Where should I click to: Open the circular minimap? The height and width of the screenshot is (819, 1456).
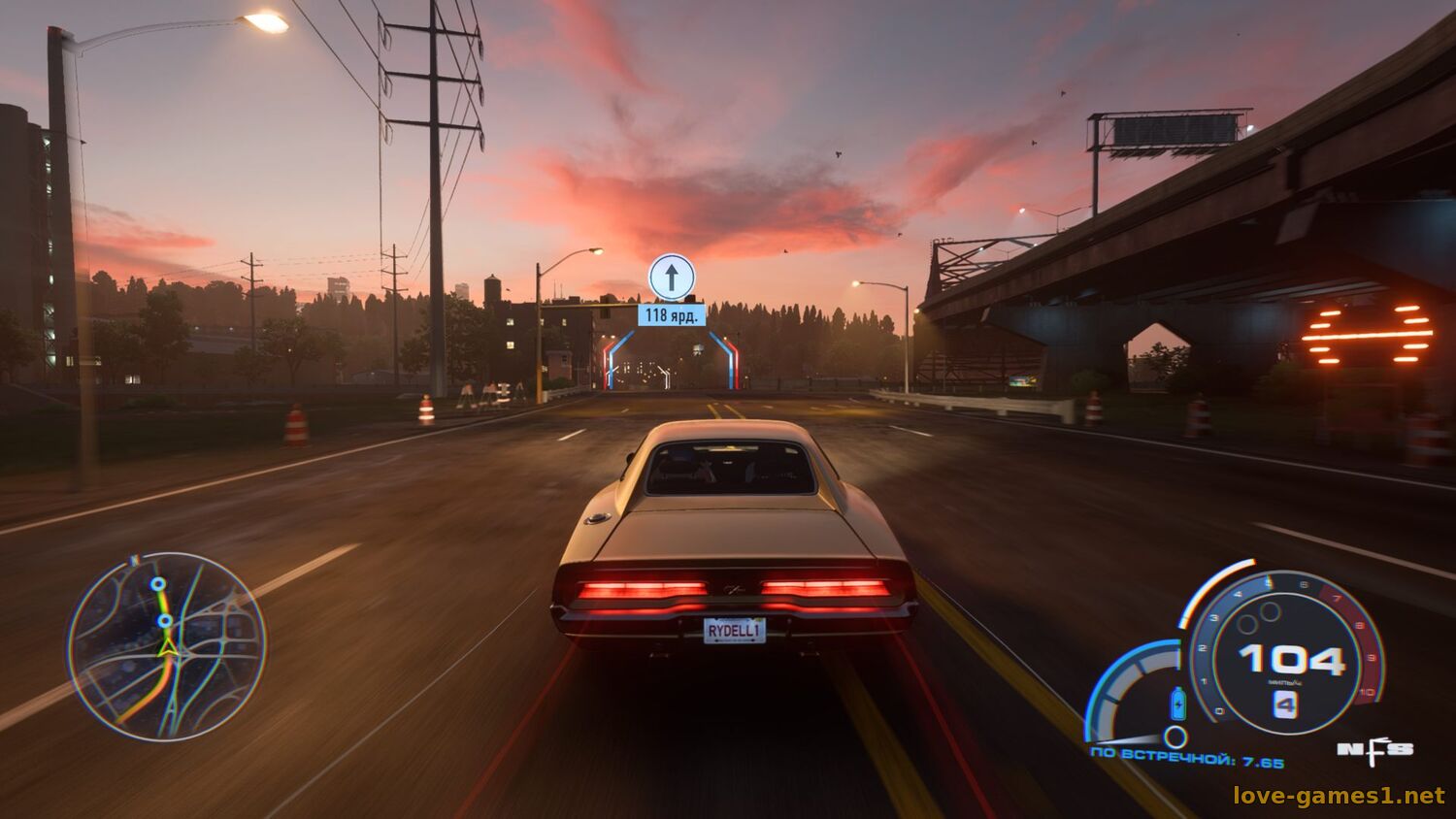tap(167, 645)
